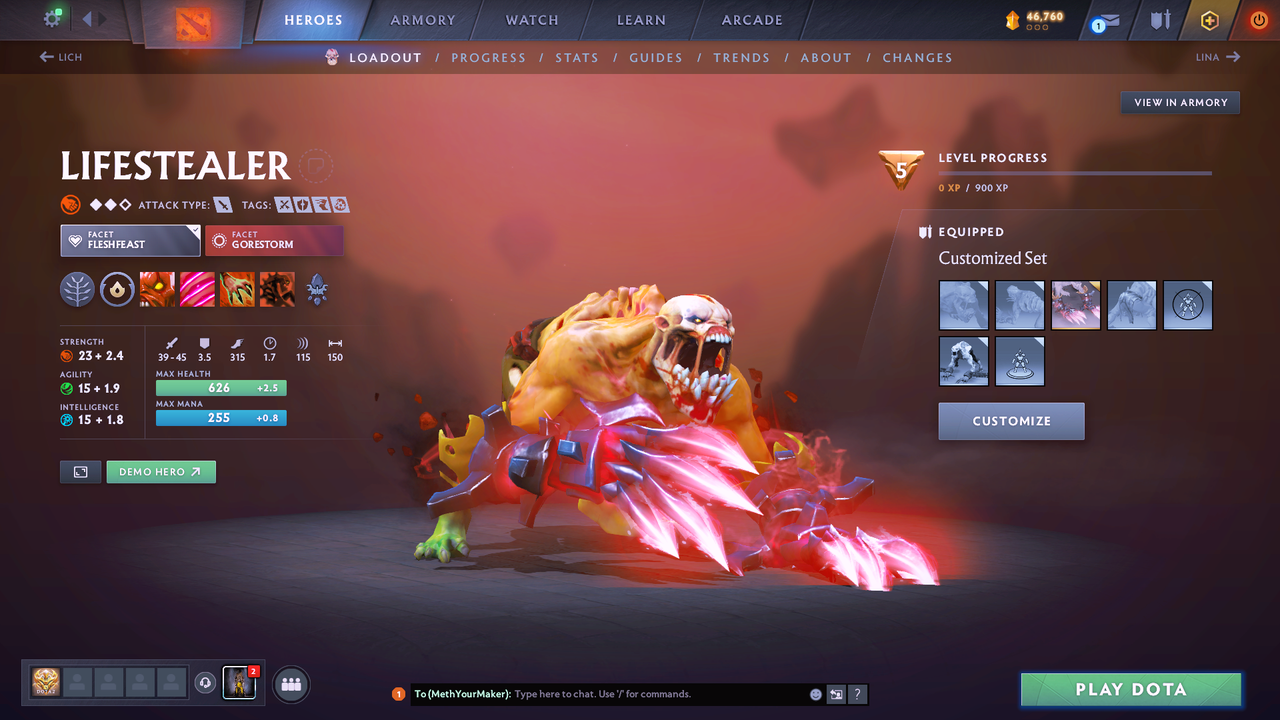
Task: Click the Lifestealer hero portrait in party slot
Action: pos(239,683)
